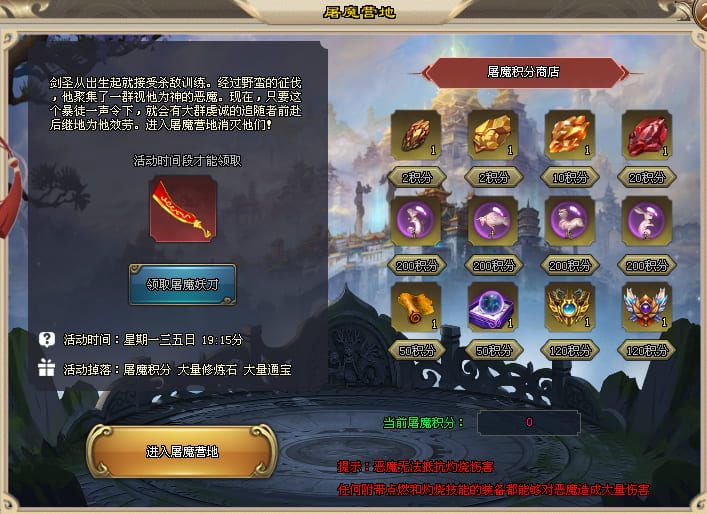This screenshot has height=514, width=707.
Task: Select the orange crystal shop item
Action: (x=570, y=135)
